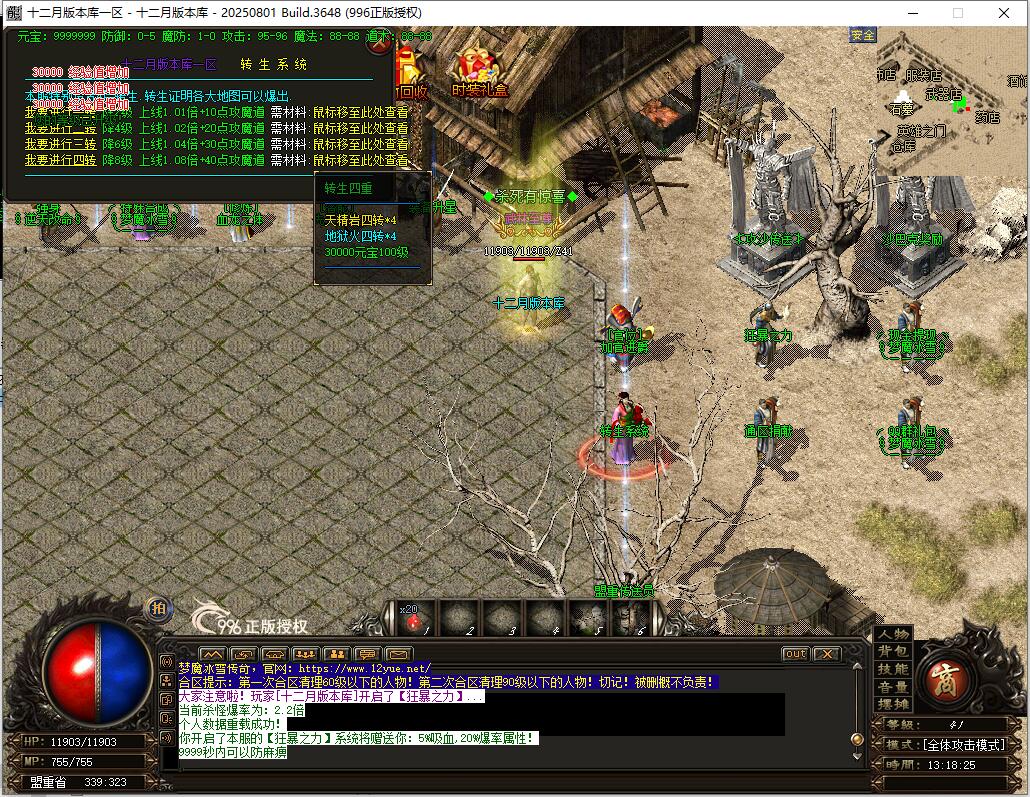
Task: Click the red round emblem button
Action: coord(945,678)
